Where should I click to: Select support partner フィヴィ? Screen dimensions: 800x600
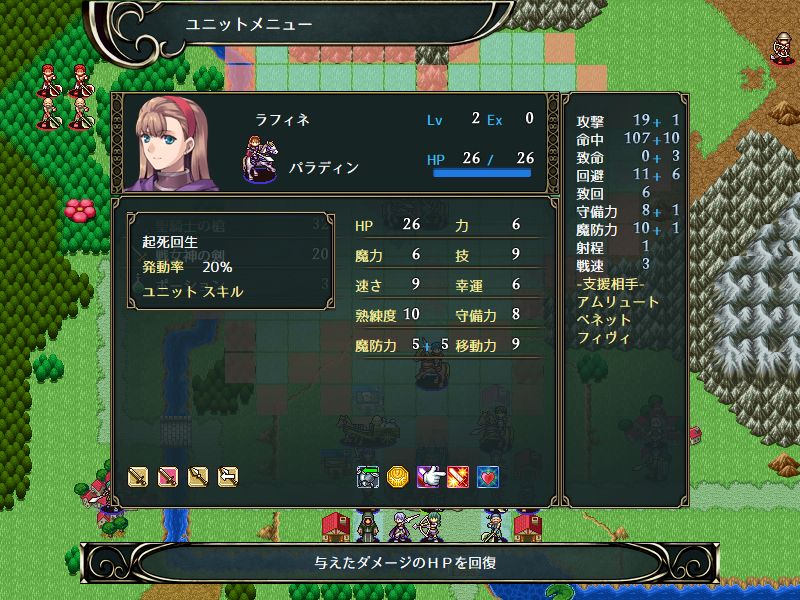pos(604,337)
